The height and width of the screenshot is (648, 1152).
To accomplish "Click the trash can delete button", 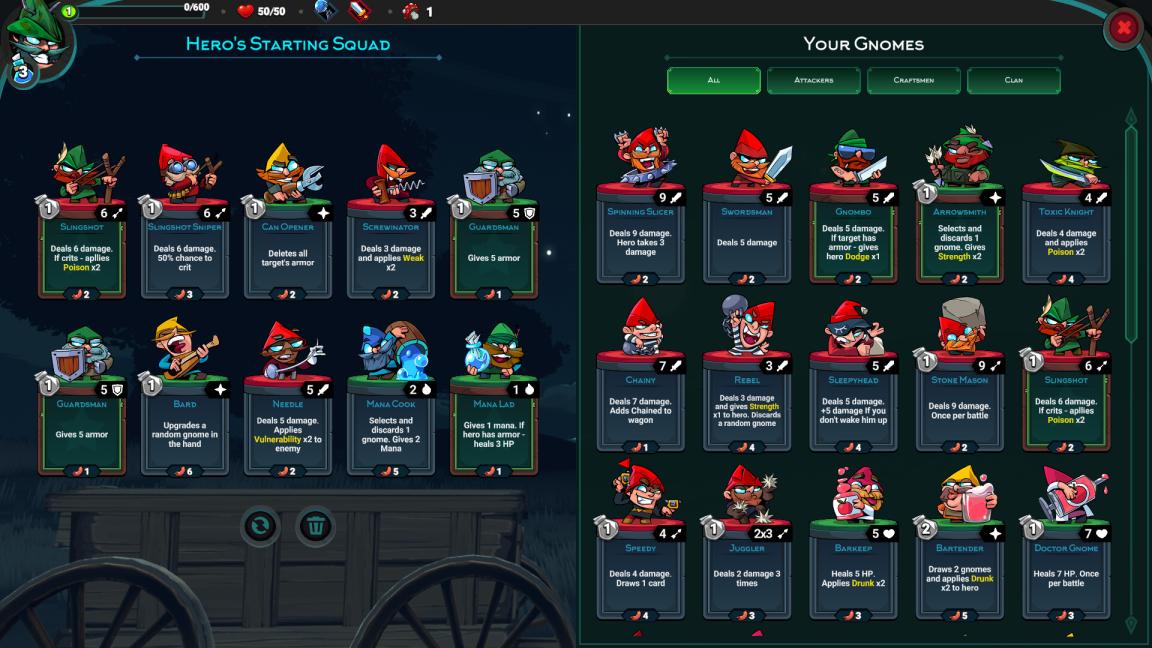I will [316, 525].
